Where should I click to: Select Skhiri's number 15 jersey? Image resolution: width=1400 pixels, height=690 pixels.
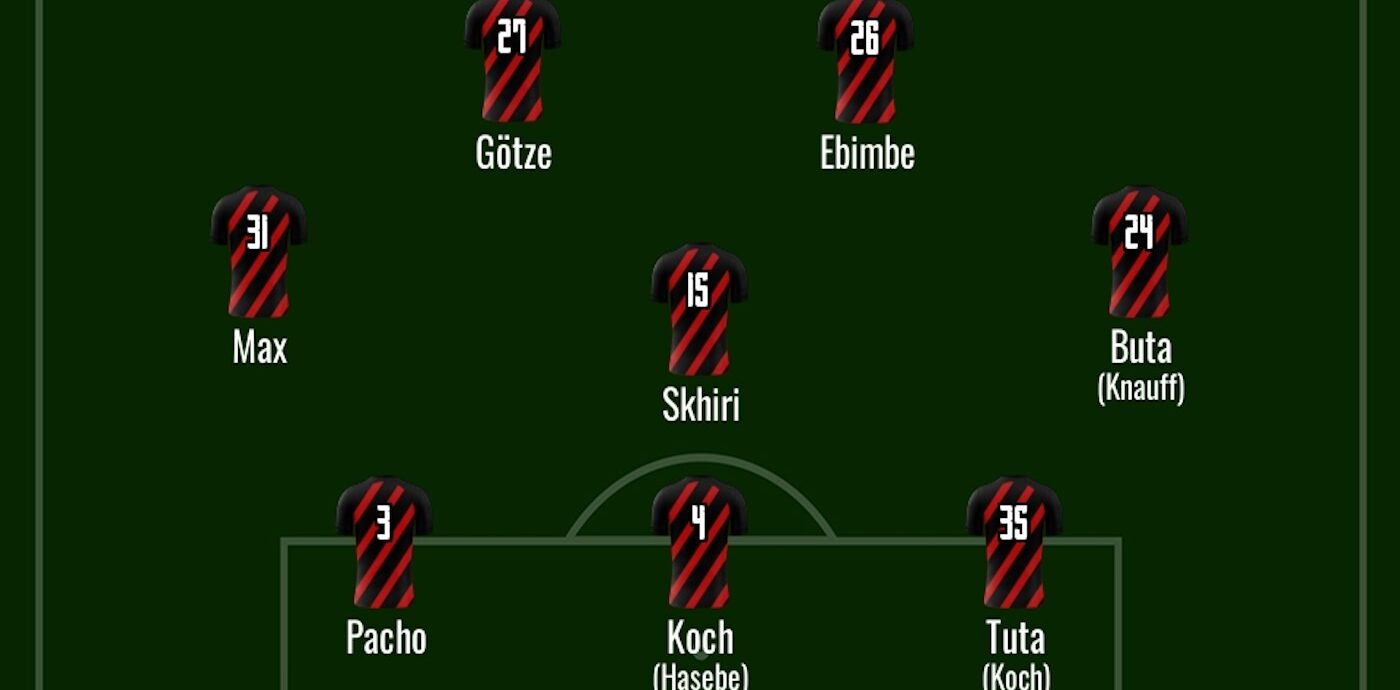pyautogui.click(x=699, y=310)
